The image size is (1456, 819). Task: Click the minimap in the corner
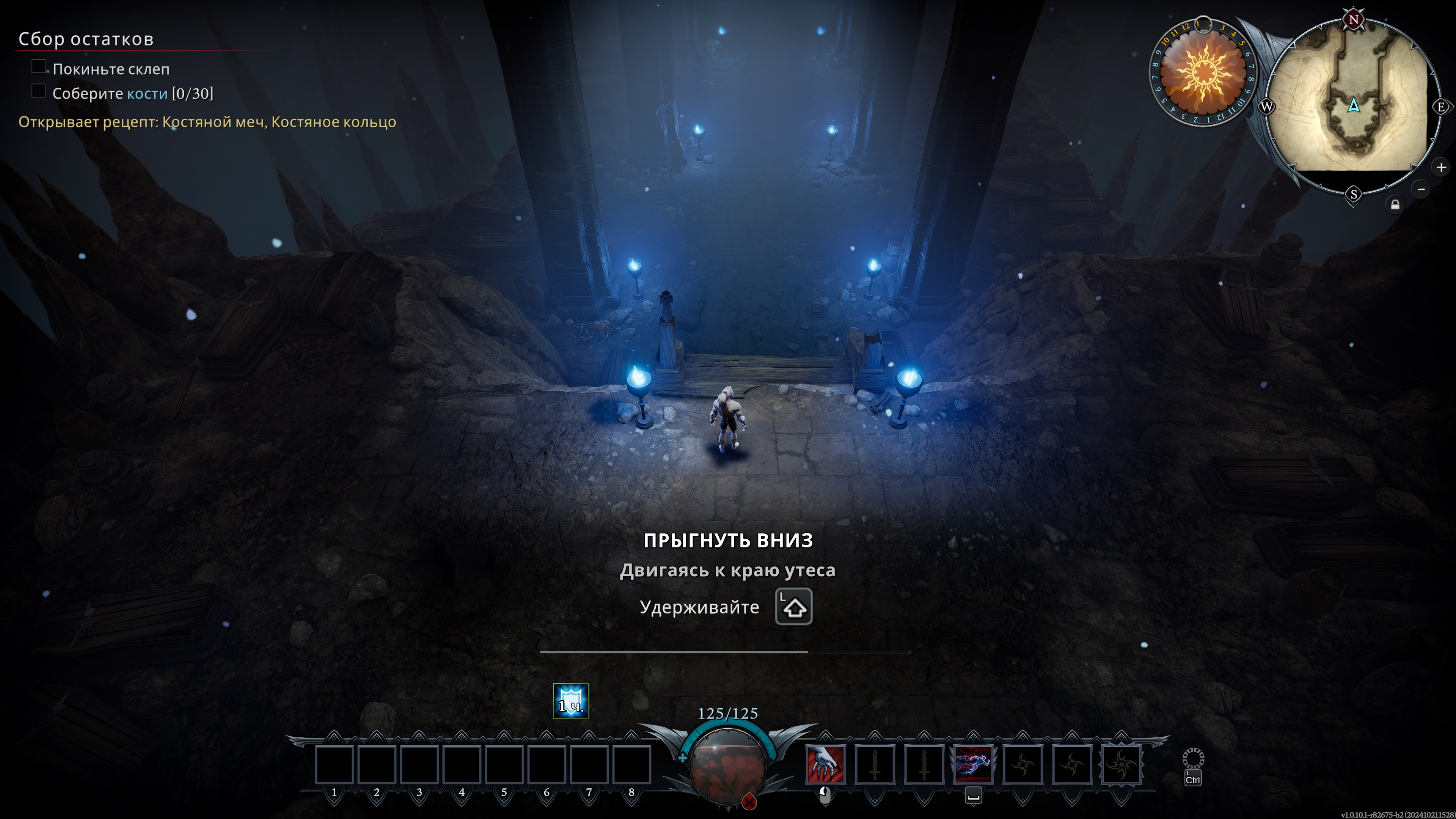click(1353, 106)
